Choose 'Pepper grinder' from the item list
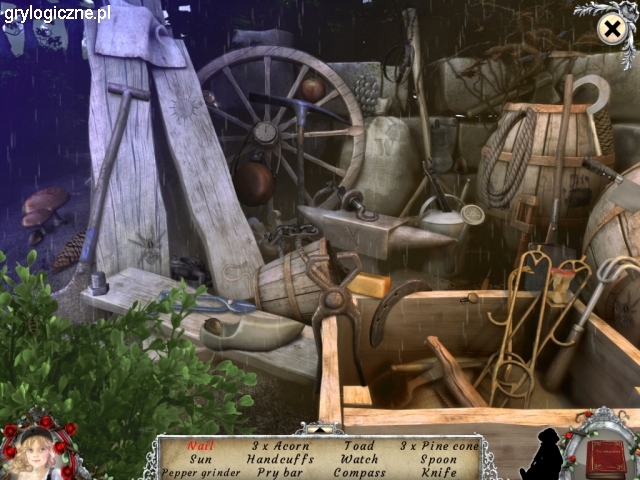 pyautogui.click(x=199, y=472)
